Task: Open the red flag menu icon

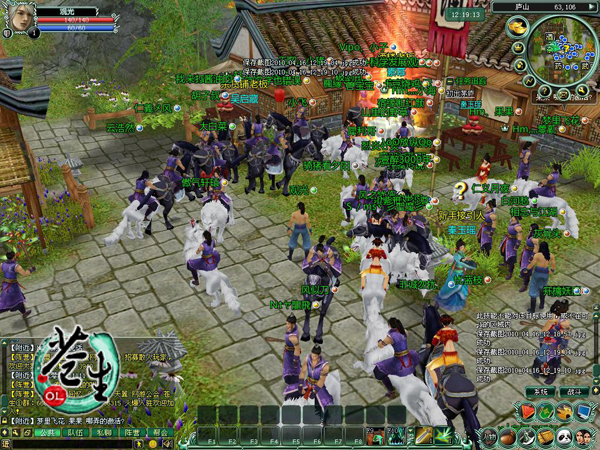Action: [528, 411]
